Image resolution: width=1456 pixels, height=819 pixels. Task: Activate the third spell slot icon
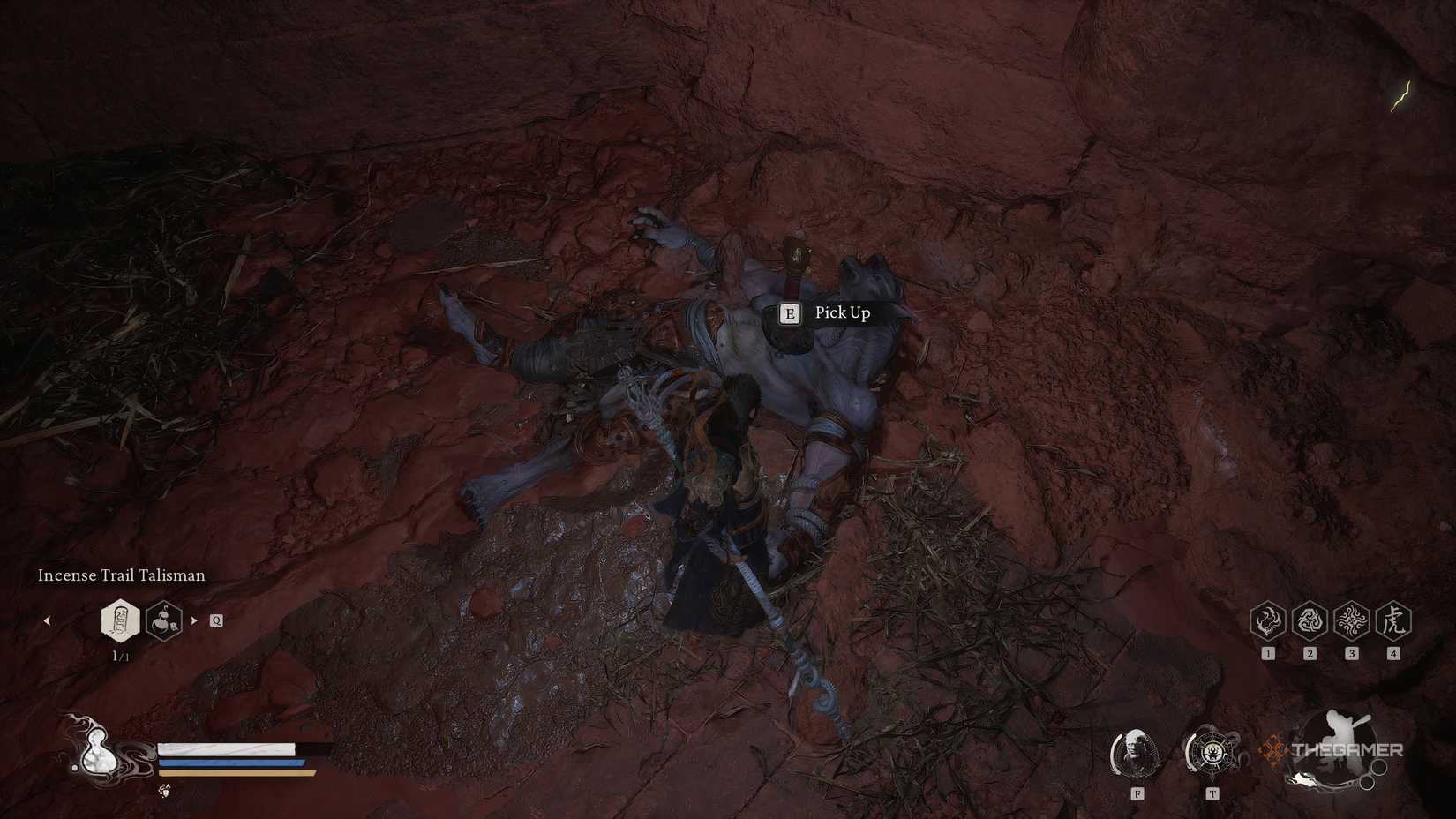[1351, 620]
